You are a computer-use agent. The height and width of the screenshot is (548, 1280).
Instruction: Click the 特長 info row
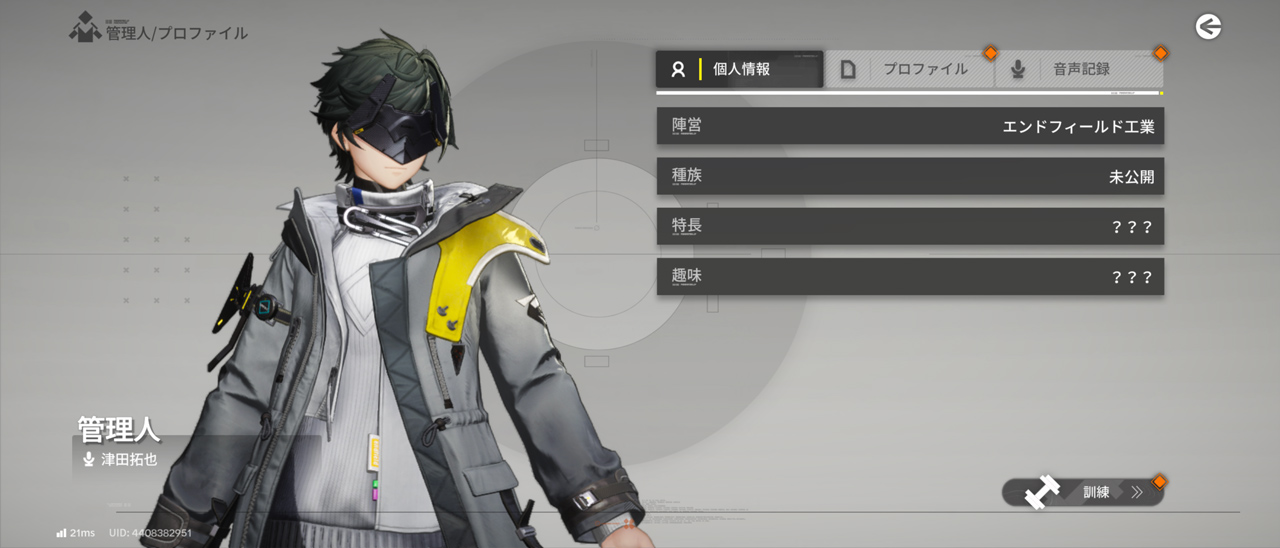910,226
